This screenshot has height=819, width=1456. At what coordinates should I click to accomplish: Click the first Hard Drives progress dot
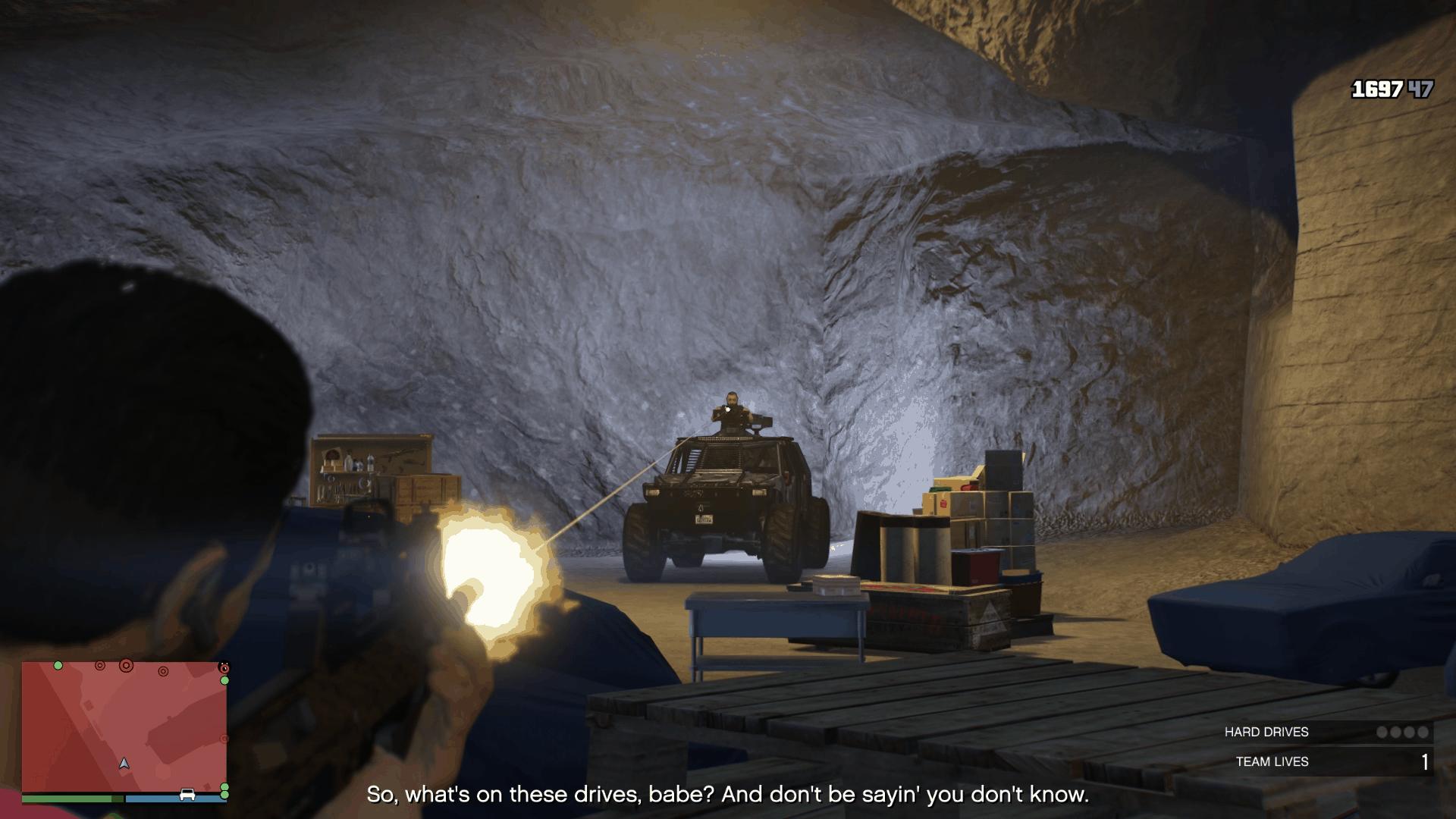point(1382,732)
